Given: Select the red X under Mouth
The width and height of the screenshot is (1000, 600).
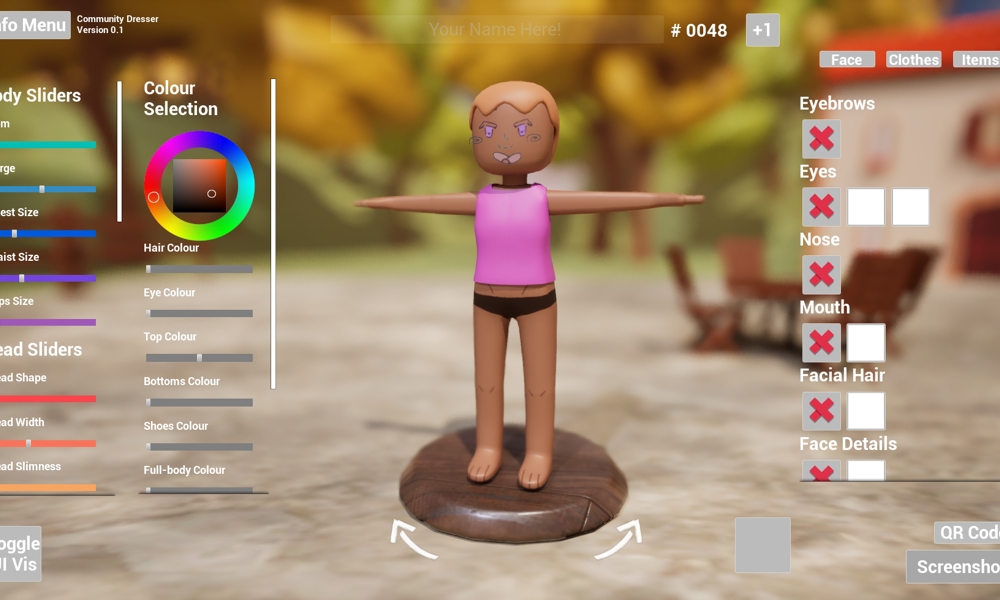Looking at the screenshot, I should coord(821,343).
